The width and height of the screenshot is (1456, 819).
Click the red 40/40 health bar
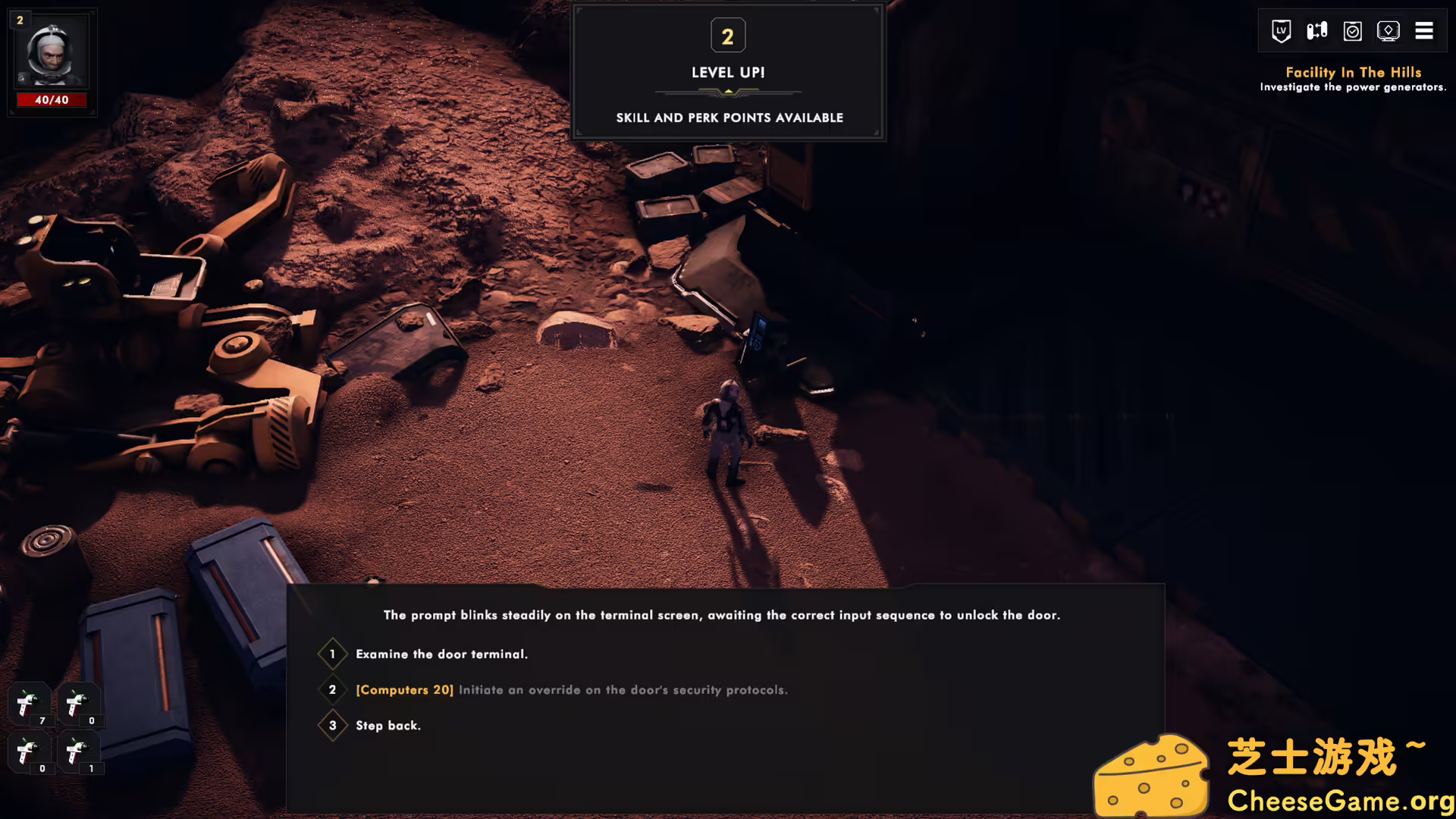(52, 99)
